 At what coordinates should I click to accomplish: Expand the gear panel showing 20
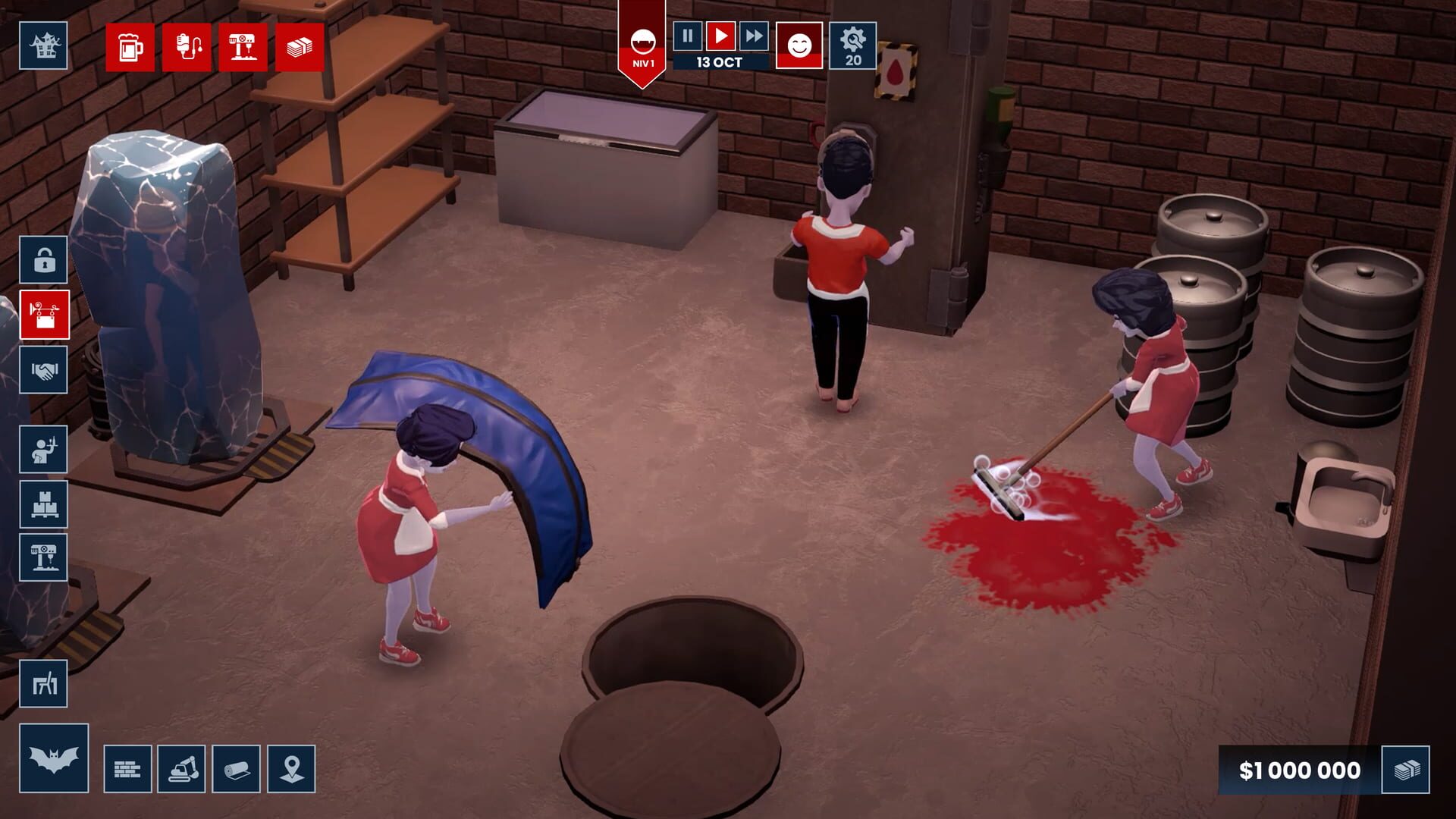point(852,44)
